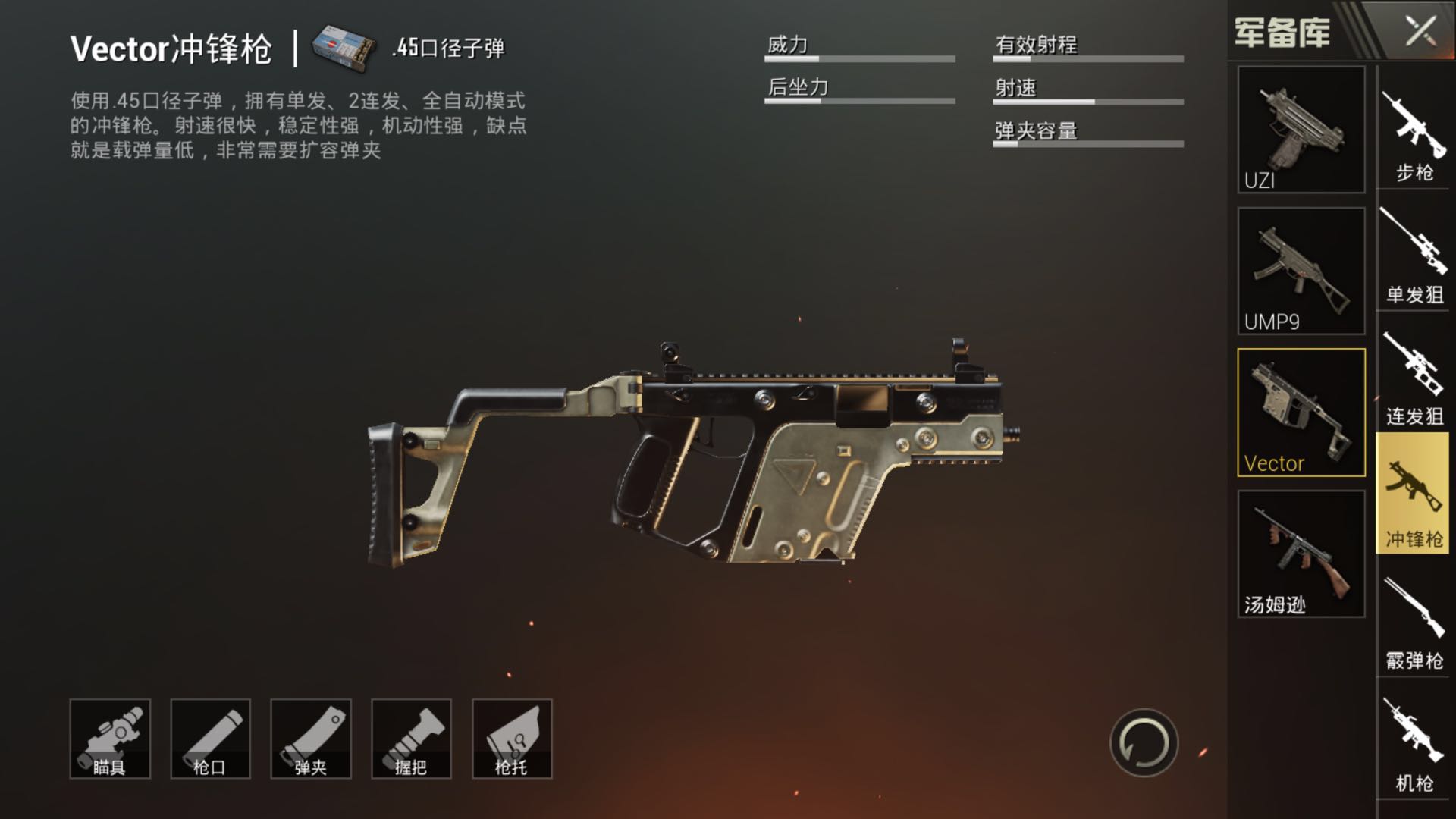The image size is (1456, 819).
Task: Switch to 连发狙 marksman rifle category
Action: click(x=1414, y=380)
